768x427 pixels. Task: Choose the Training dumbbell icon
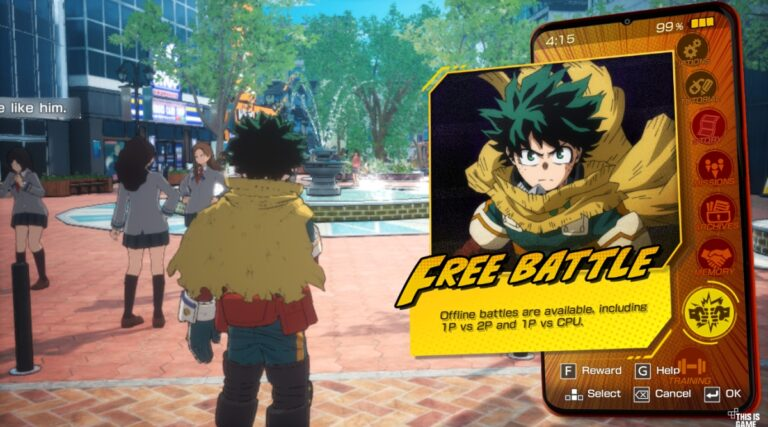point(692,368)
